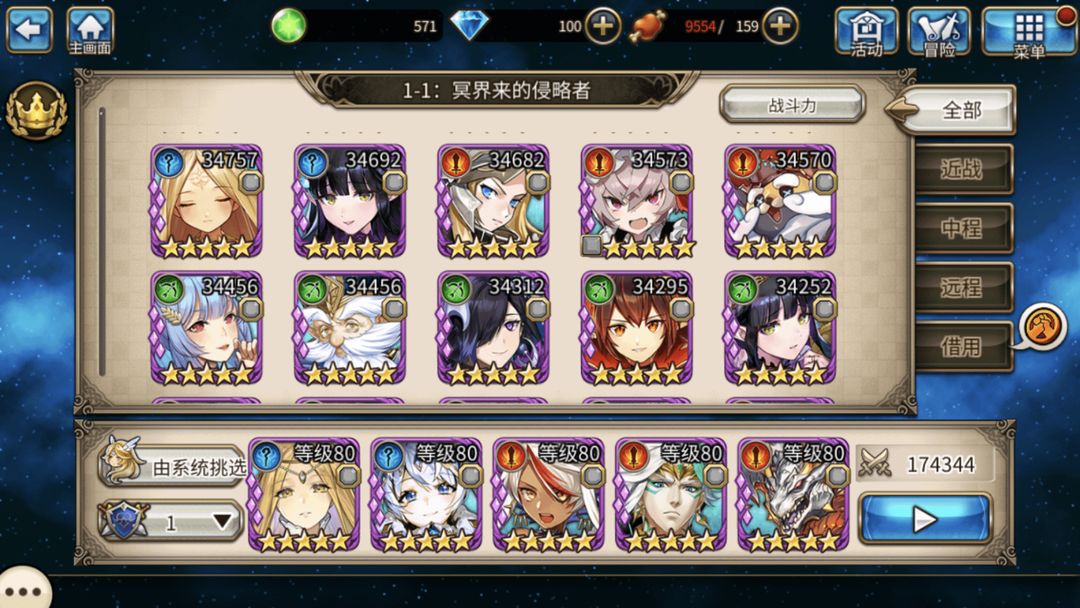This screenshot has width=1080, height=608.
Task: Switch to the 全部 filter tab
Action: point(961,111)
